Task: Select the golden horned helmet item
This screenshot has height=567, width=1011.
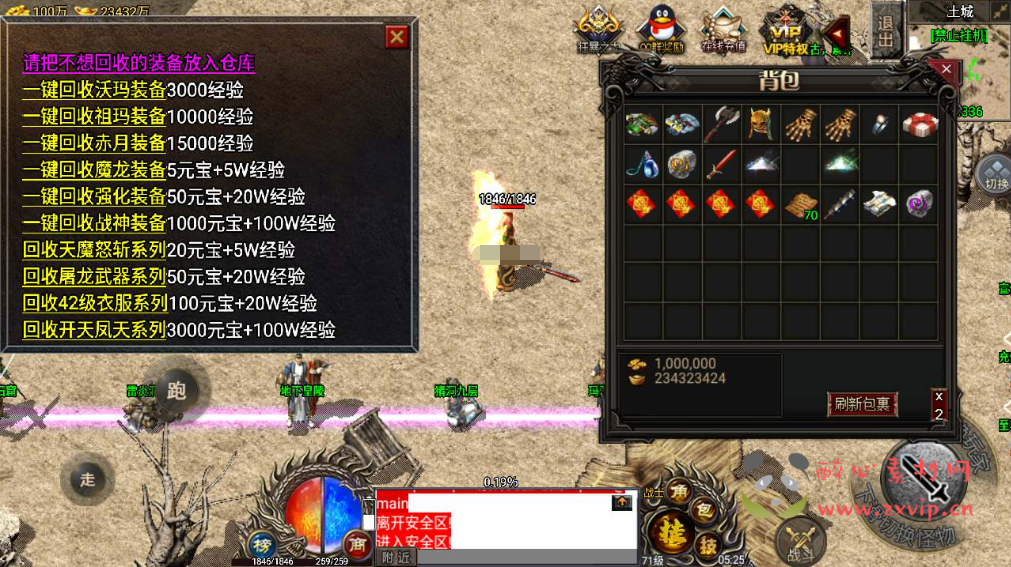Action: point(761,125)
